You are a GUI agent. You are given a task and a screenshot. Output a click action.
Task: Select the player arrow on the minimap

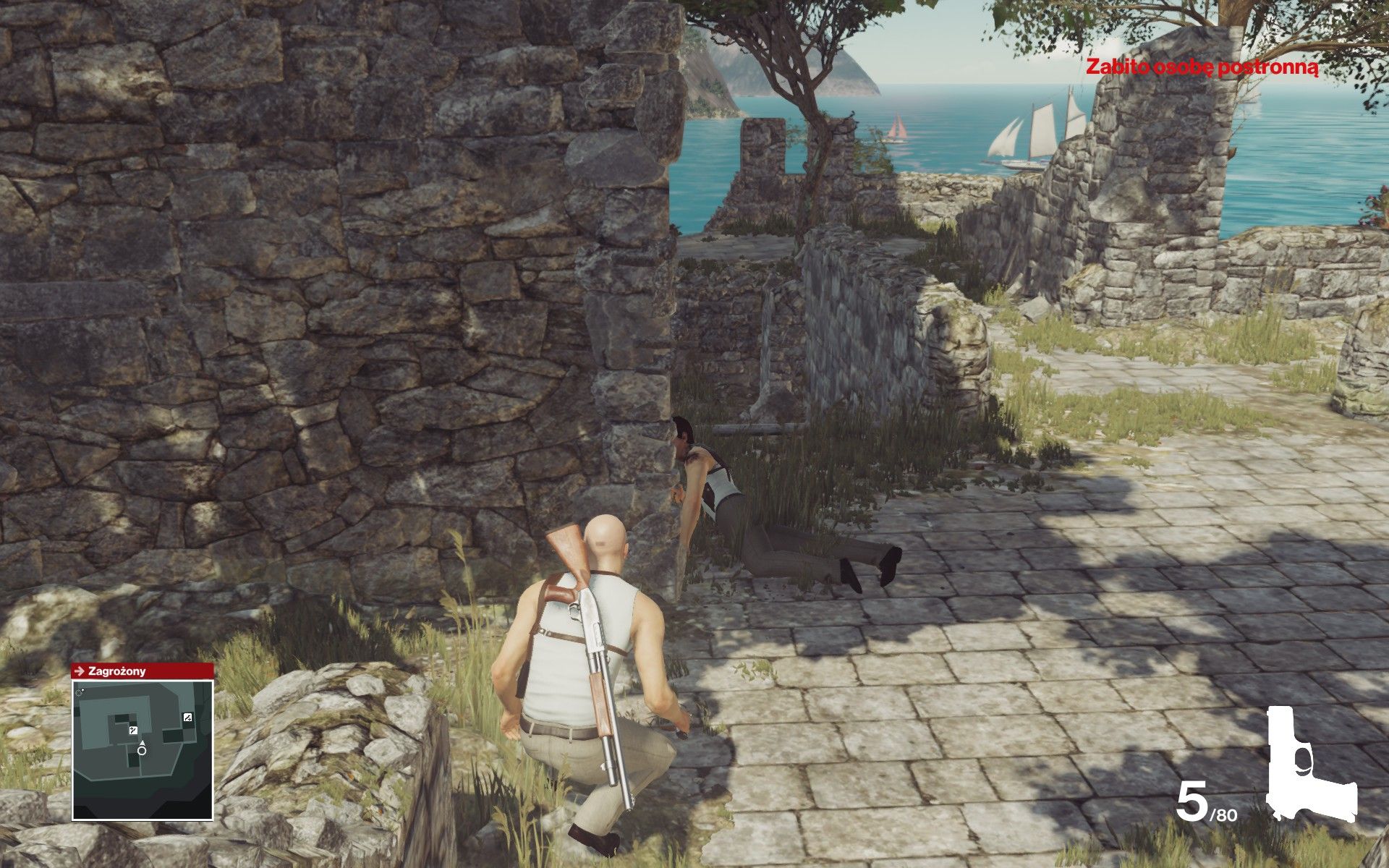(143, 743)
